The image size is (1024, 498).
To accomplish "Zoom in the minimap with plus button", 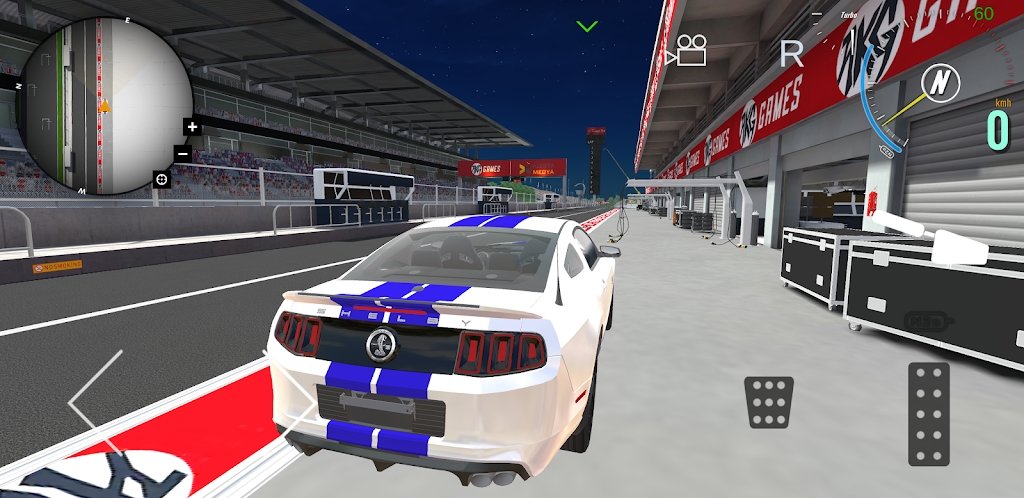I will (x=192, y=127).
